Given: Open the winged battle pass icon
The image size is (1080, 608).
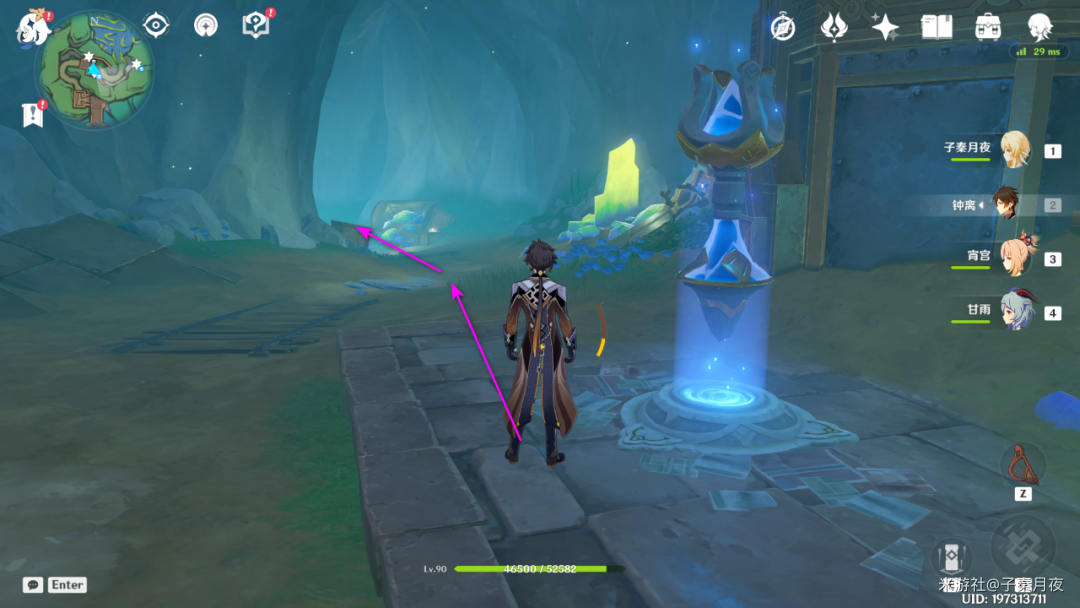Looking at the screenshot, I should [x=834, y=27].
